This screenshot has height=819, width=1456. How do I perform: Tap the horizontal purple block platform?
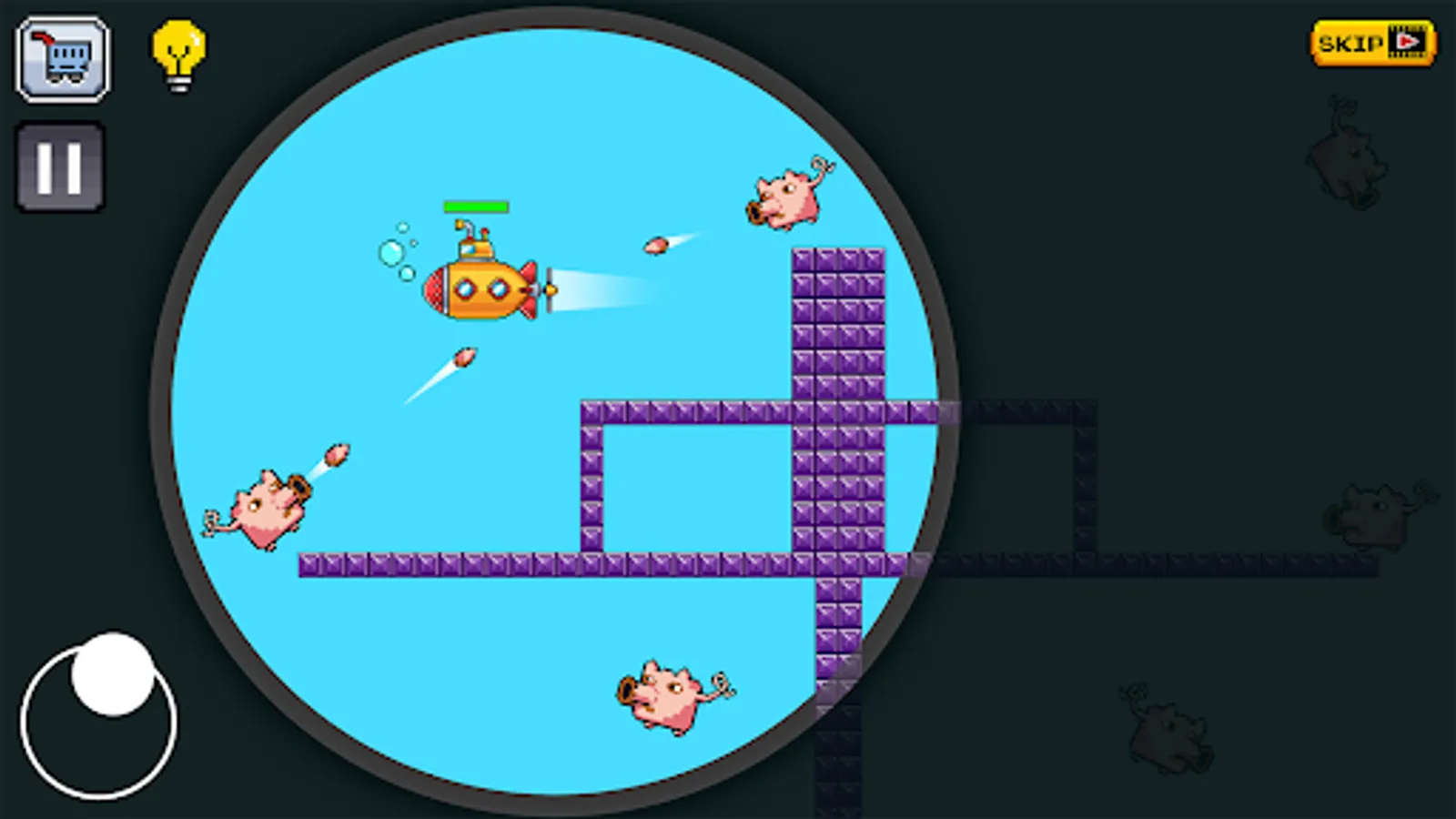click(x=500, y=566)
